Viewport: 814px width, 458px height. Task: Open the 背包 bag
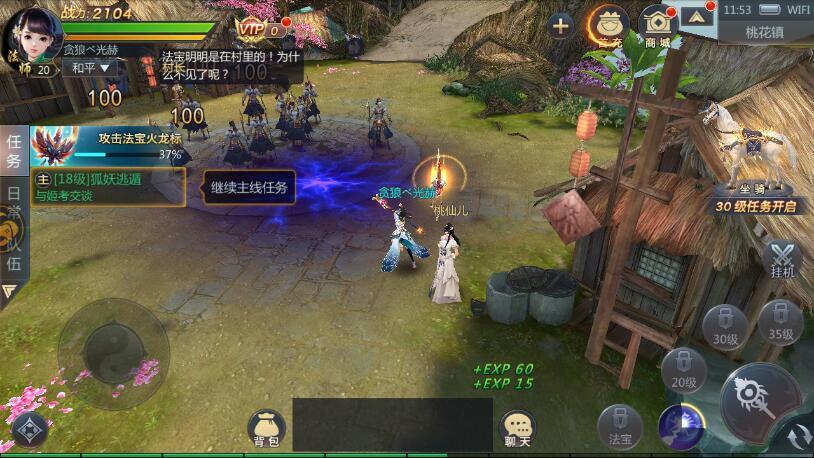266,427
